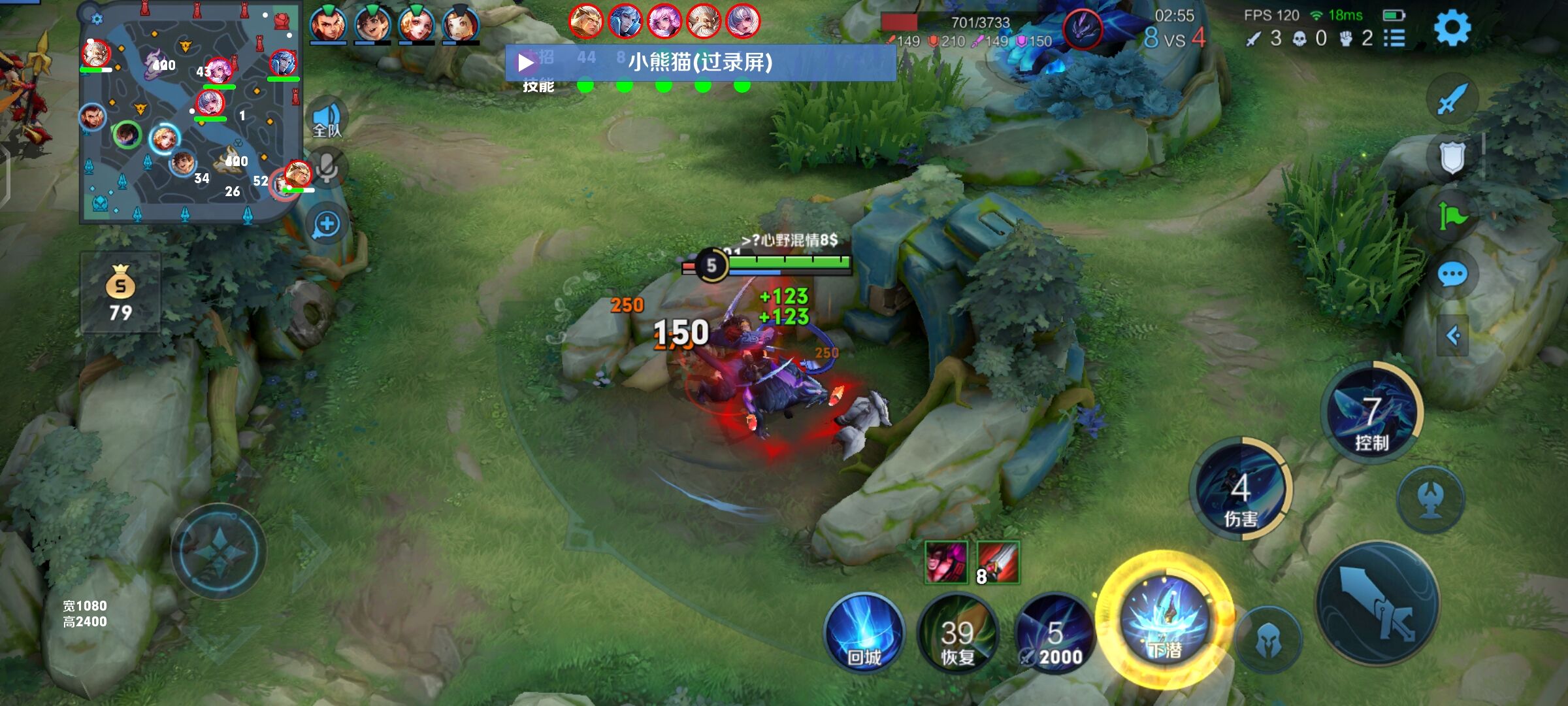Hit the large sword basic attack button
This screenshot has height=706, width=1568.
click(1379, 603)
